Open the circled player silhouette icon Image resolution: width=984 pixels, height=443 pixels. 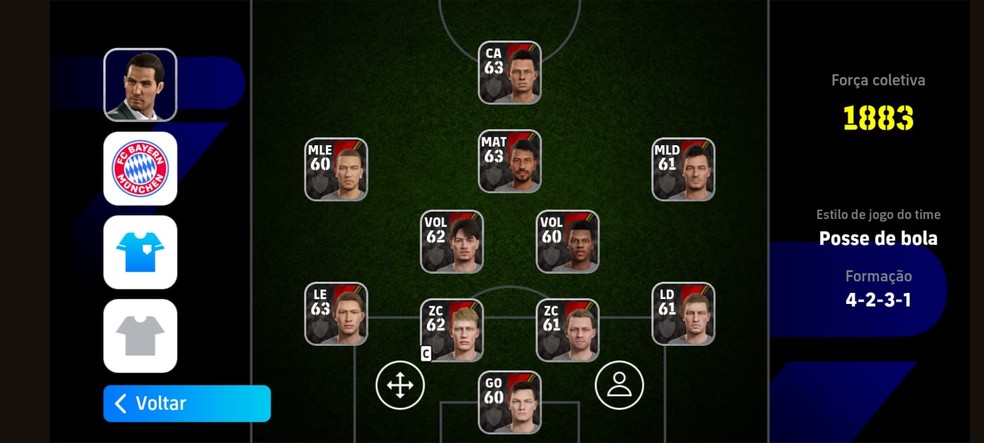619,385
